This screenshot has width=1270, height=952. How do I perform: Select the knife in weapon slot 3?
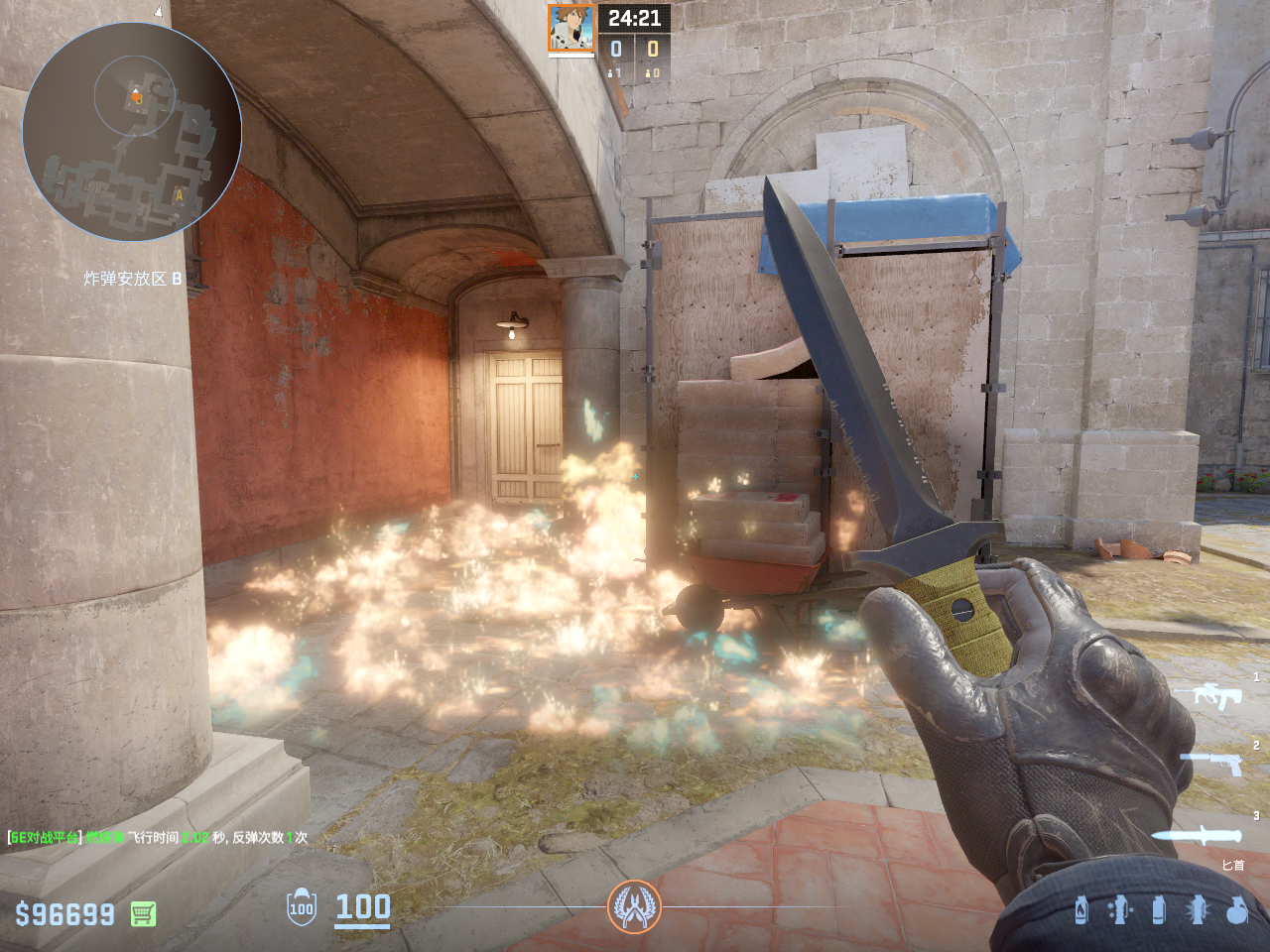(x=1198, y=836)
